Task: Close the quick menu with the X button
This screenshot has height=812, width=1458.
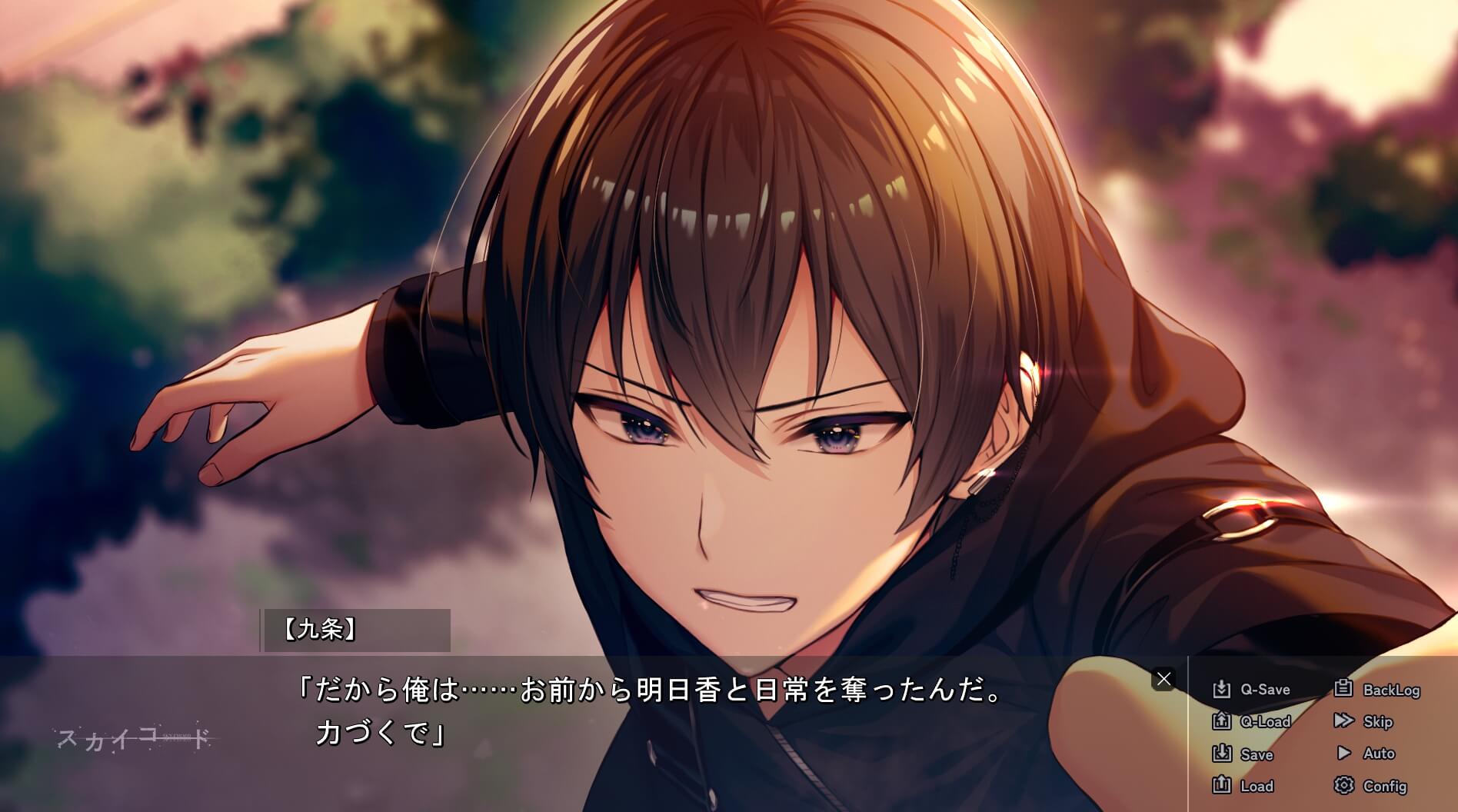Action: point(1165,678)
